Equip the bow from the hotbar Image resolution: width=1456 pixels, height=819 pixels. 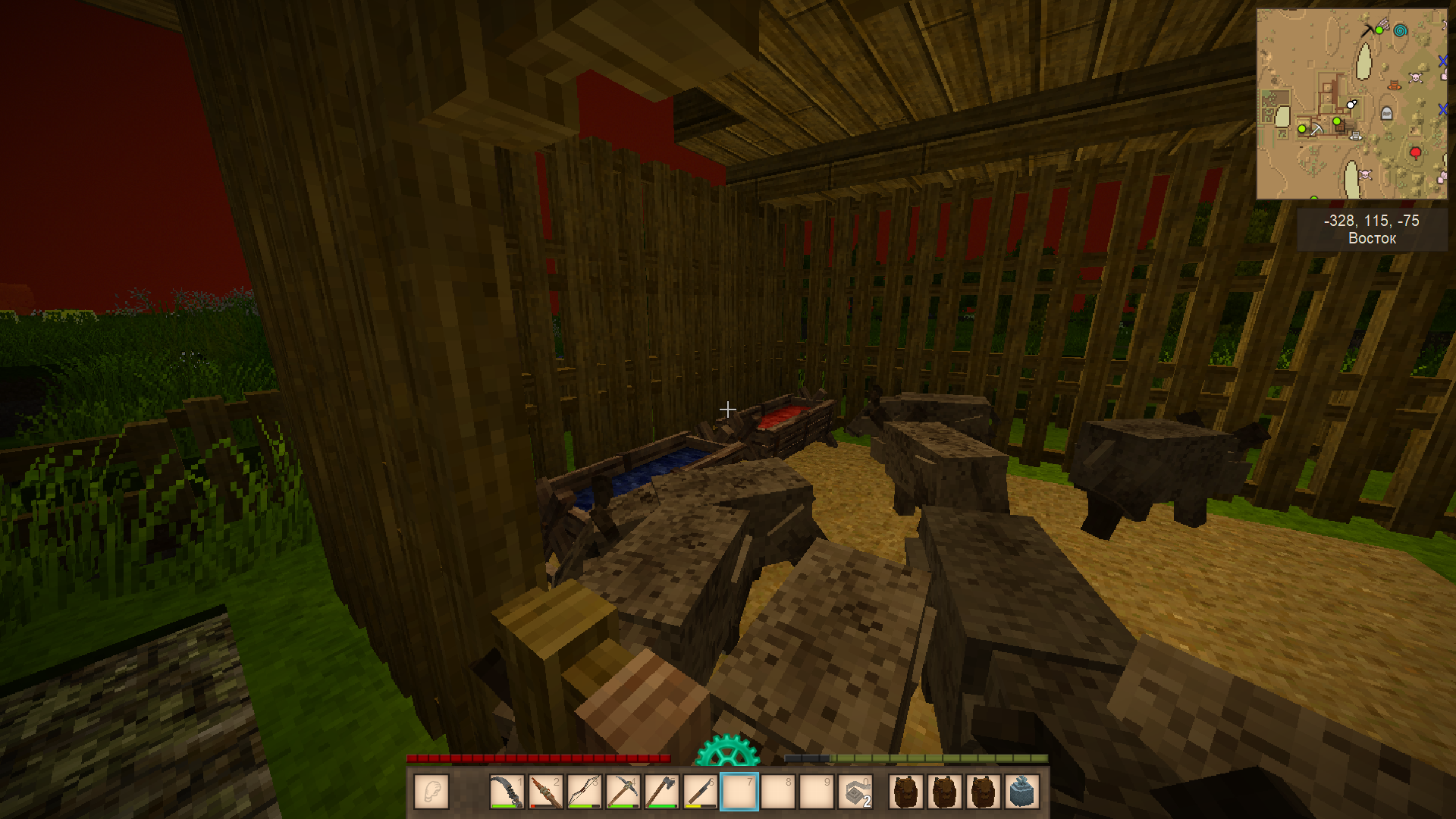tap(584, 792)
